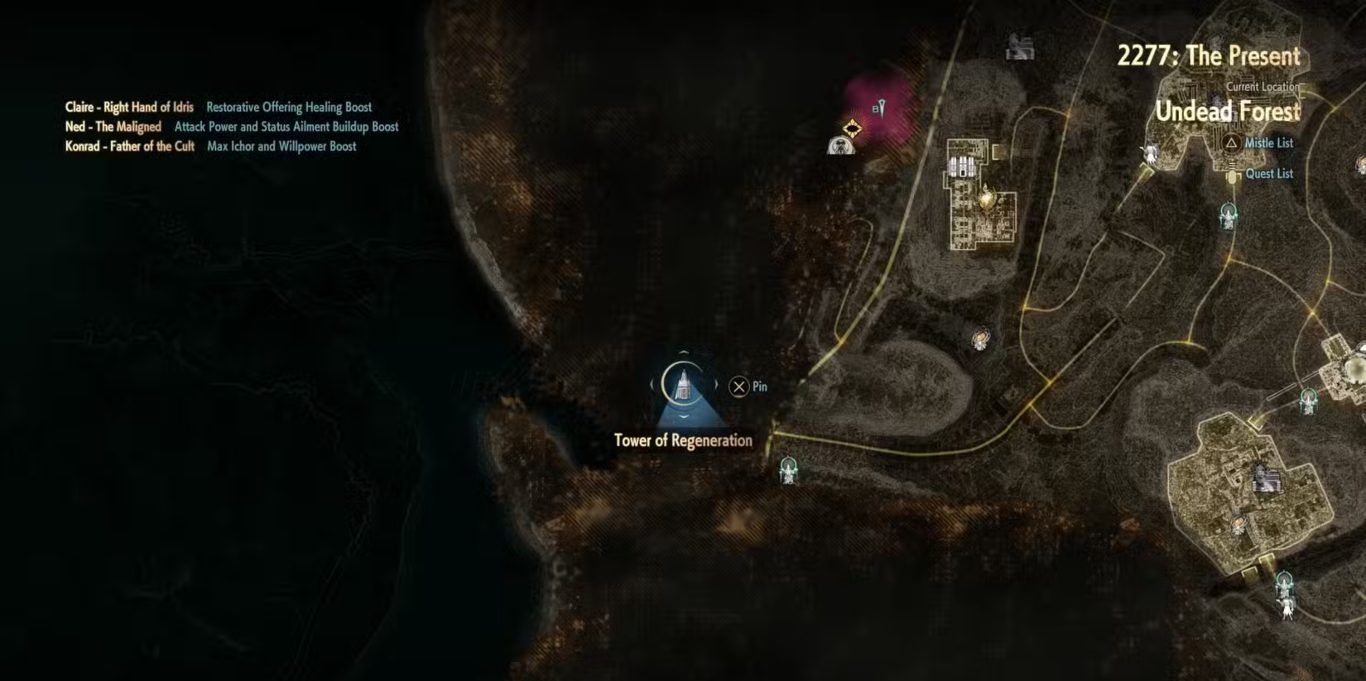Click the sword marker in the pink zone
The image size is (1366, 681).
pyautogui.click(x=880, y=107)
